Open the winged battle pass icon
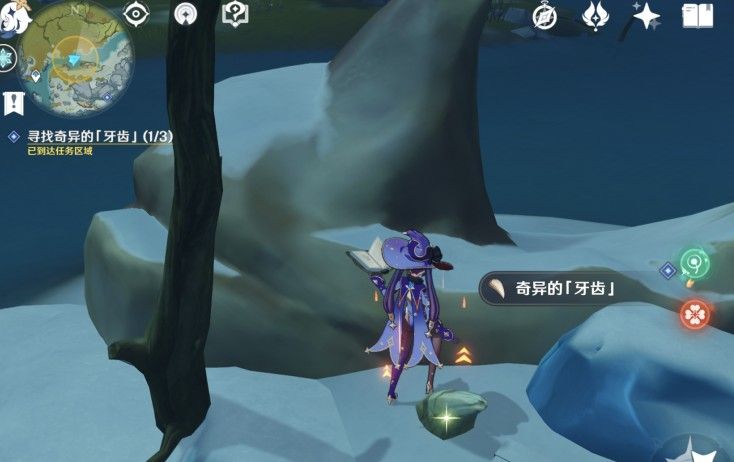Screen dimensions: 734x462 597,15
